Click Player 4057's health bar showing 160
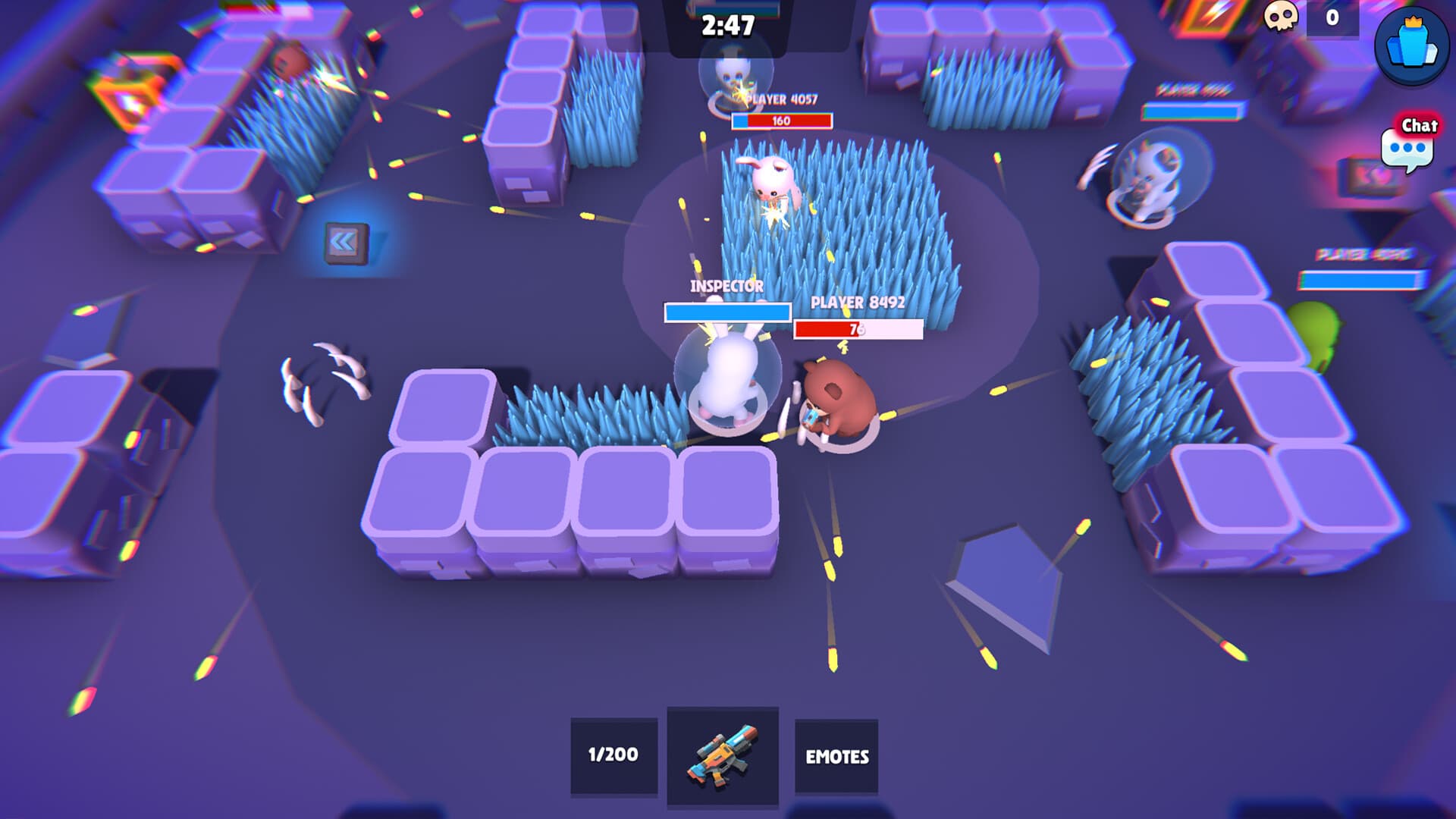Image resolution: width=1456 pixels, height=819 pixels. coord(782,119)
